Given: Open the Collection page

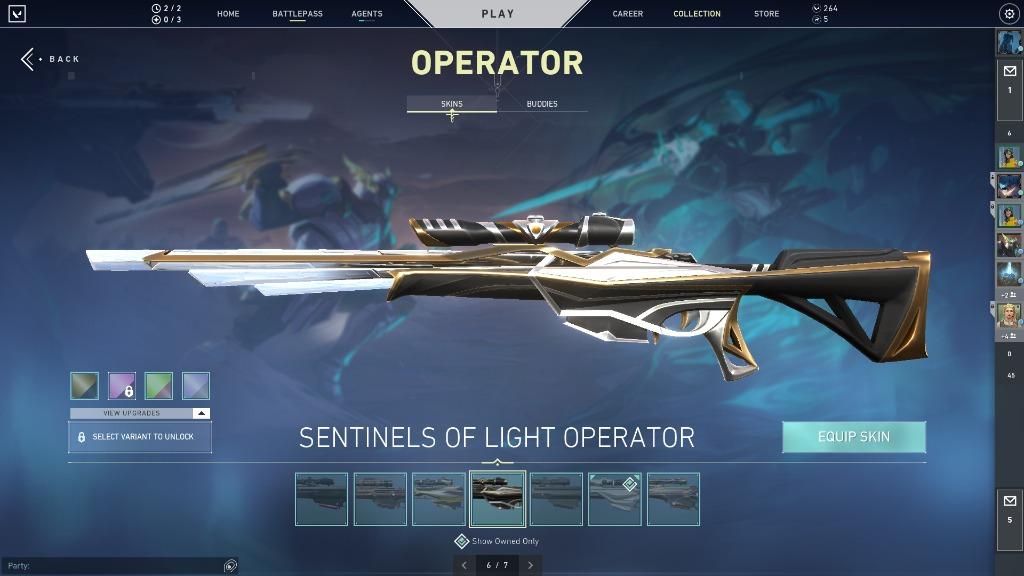Looking at the screenshot, I should coord(697,14).
